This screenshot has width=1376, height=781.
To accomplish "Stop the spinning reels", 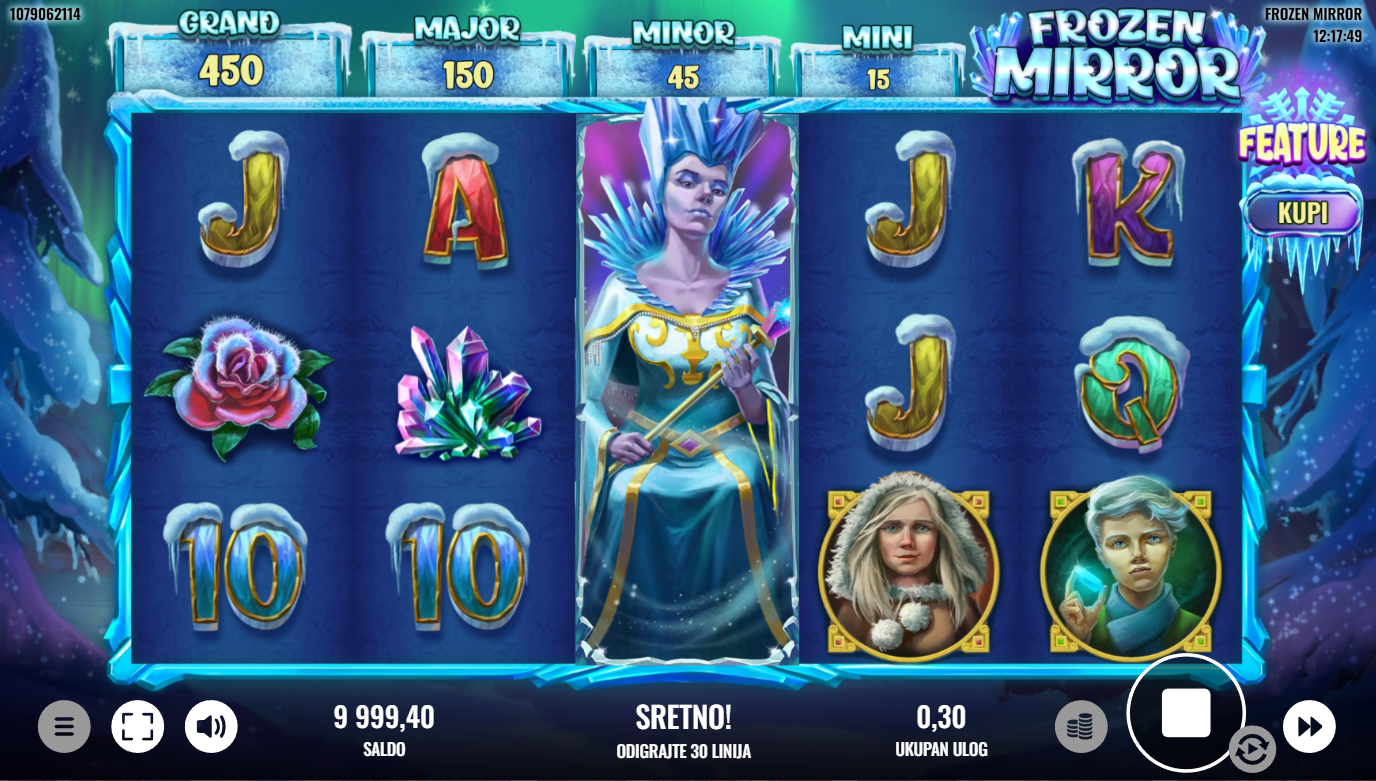I will [1185, 713].
